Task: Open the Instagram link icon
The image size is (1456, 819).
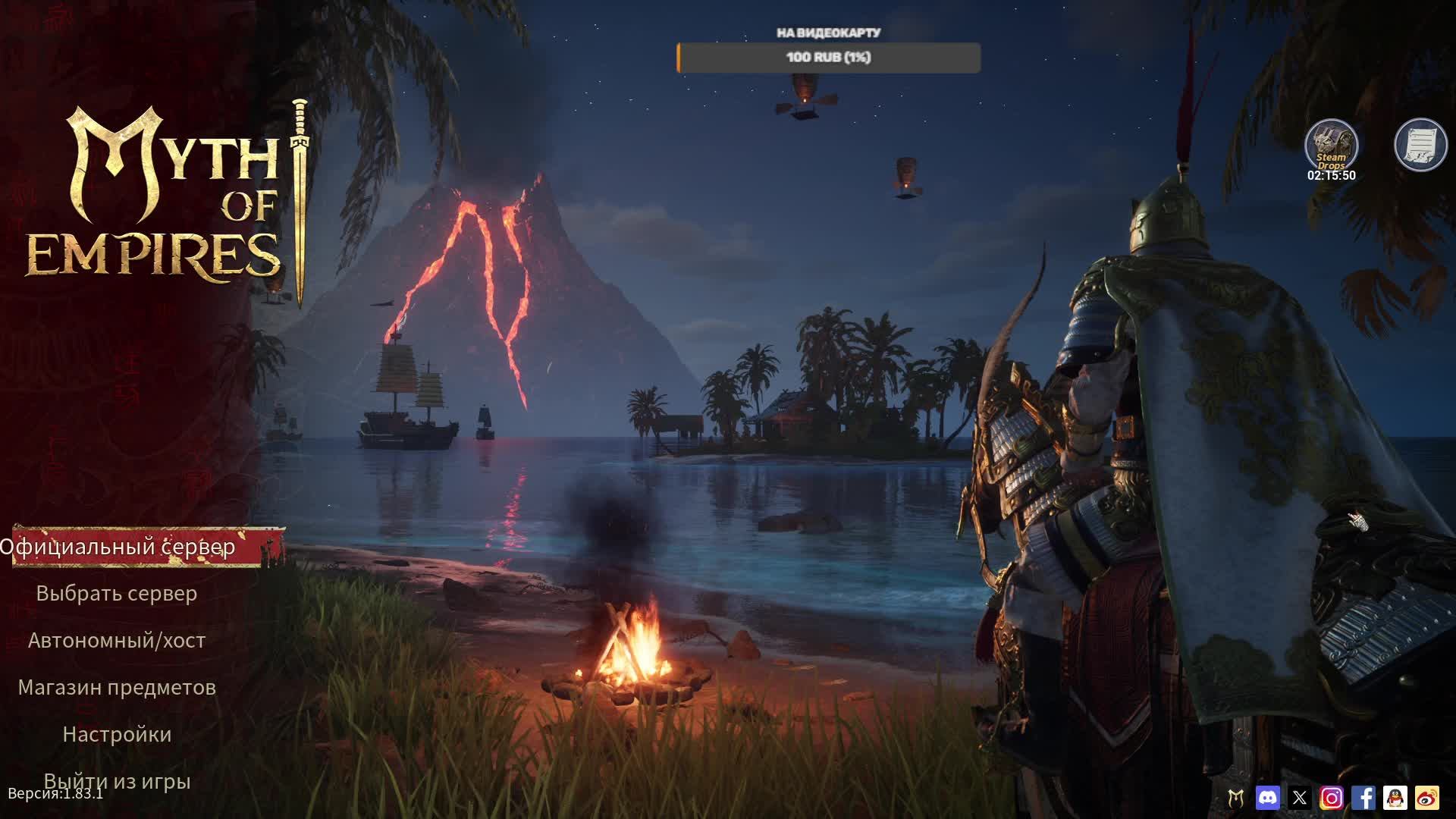Action: point(1332,798)
